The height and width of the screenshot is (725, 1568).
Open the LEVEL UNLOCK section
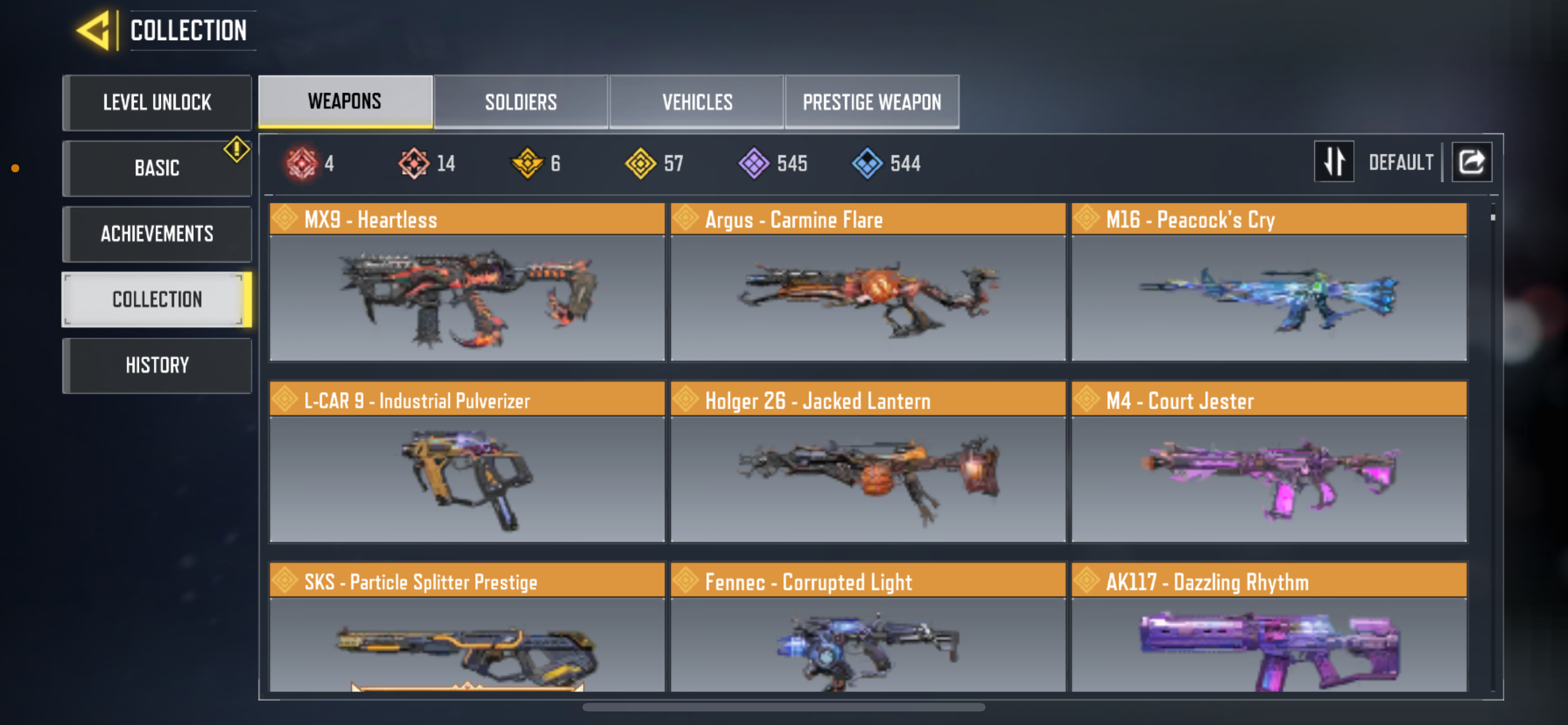pyautogui.click(x=157, y=102)
